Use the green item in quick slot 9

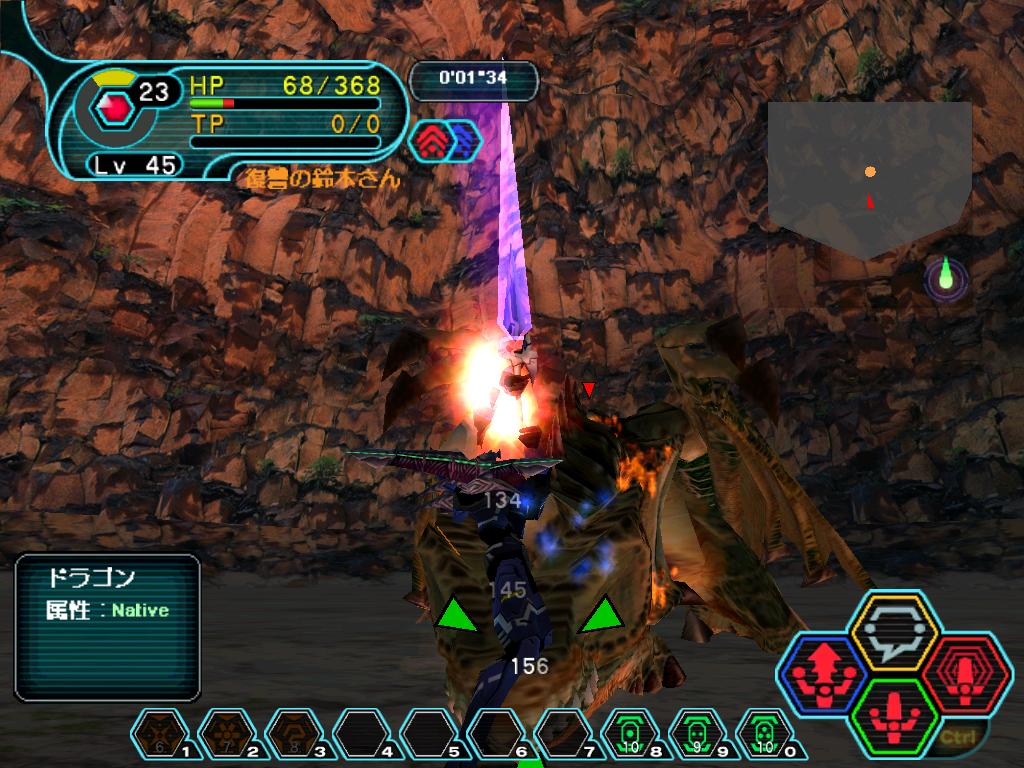click(x=698, y=737)
